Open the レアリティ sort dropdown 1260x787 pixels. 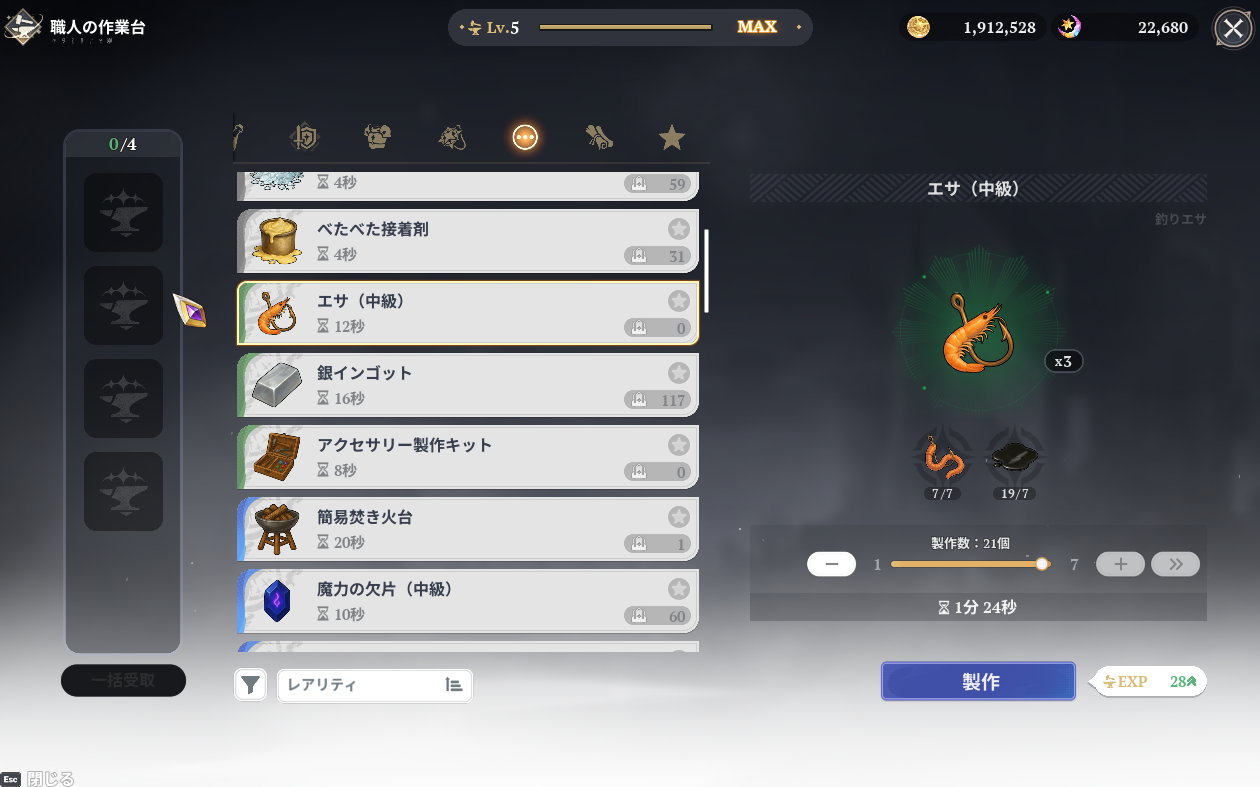(374, 685)
